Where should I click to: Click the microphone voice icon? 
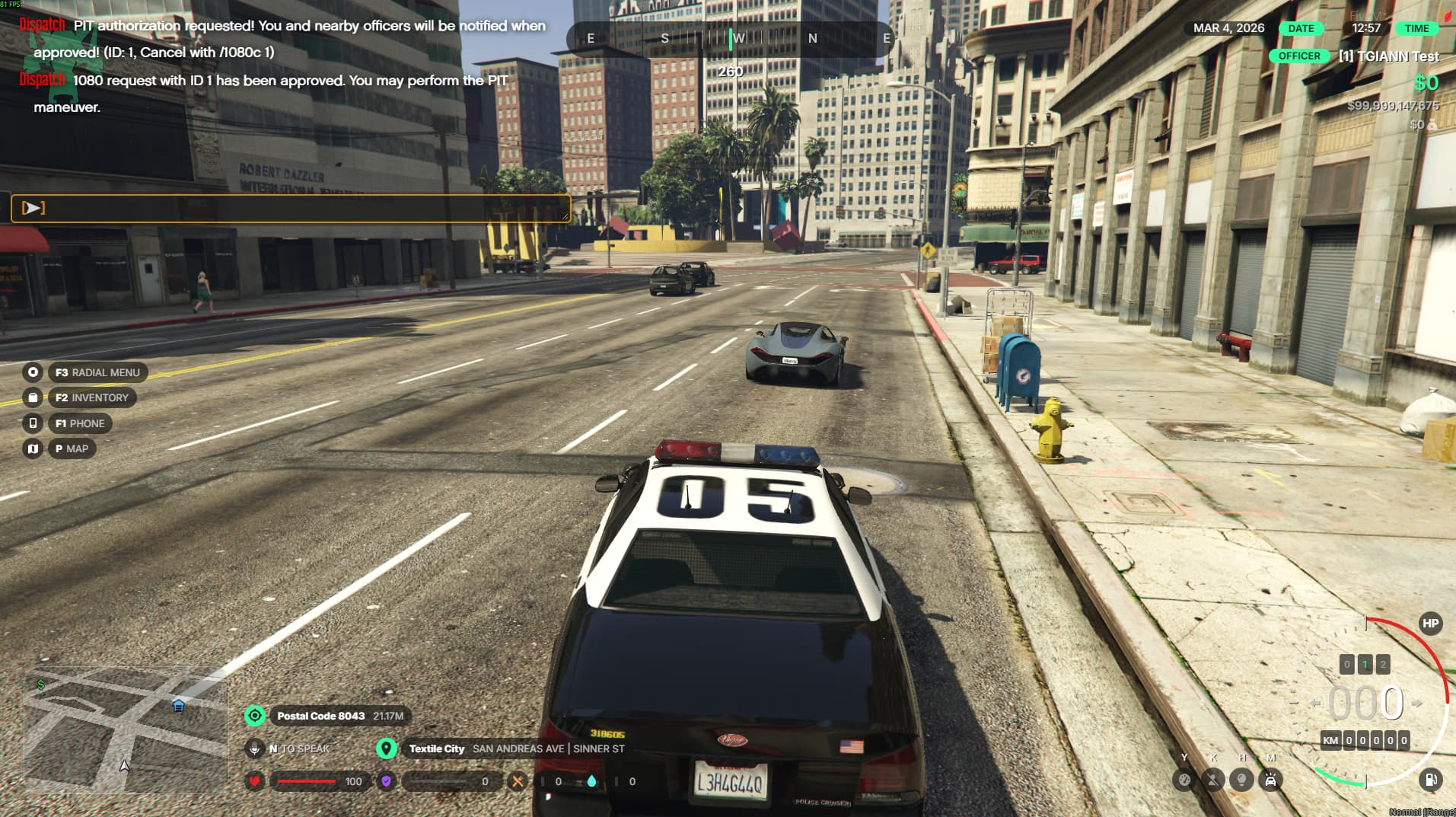[x=255, y=749]
